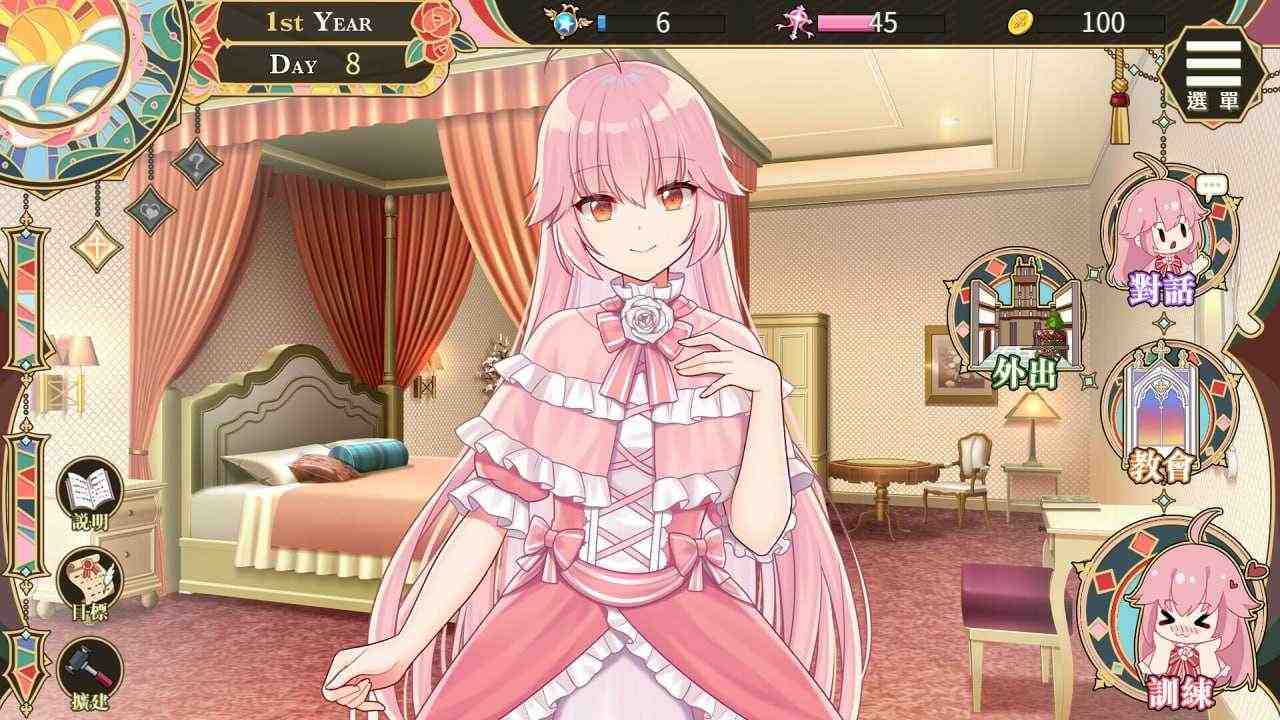Click the question-mark diamond charm on curtain
Image resolution: width=1280 pixels, height=720 pixels.
(x=200, y=166)
